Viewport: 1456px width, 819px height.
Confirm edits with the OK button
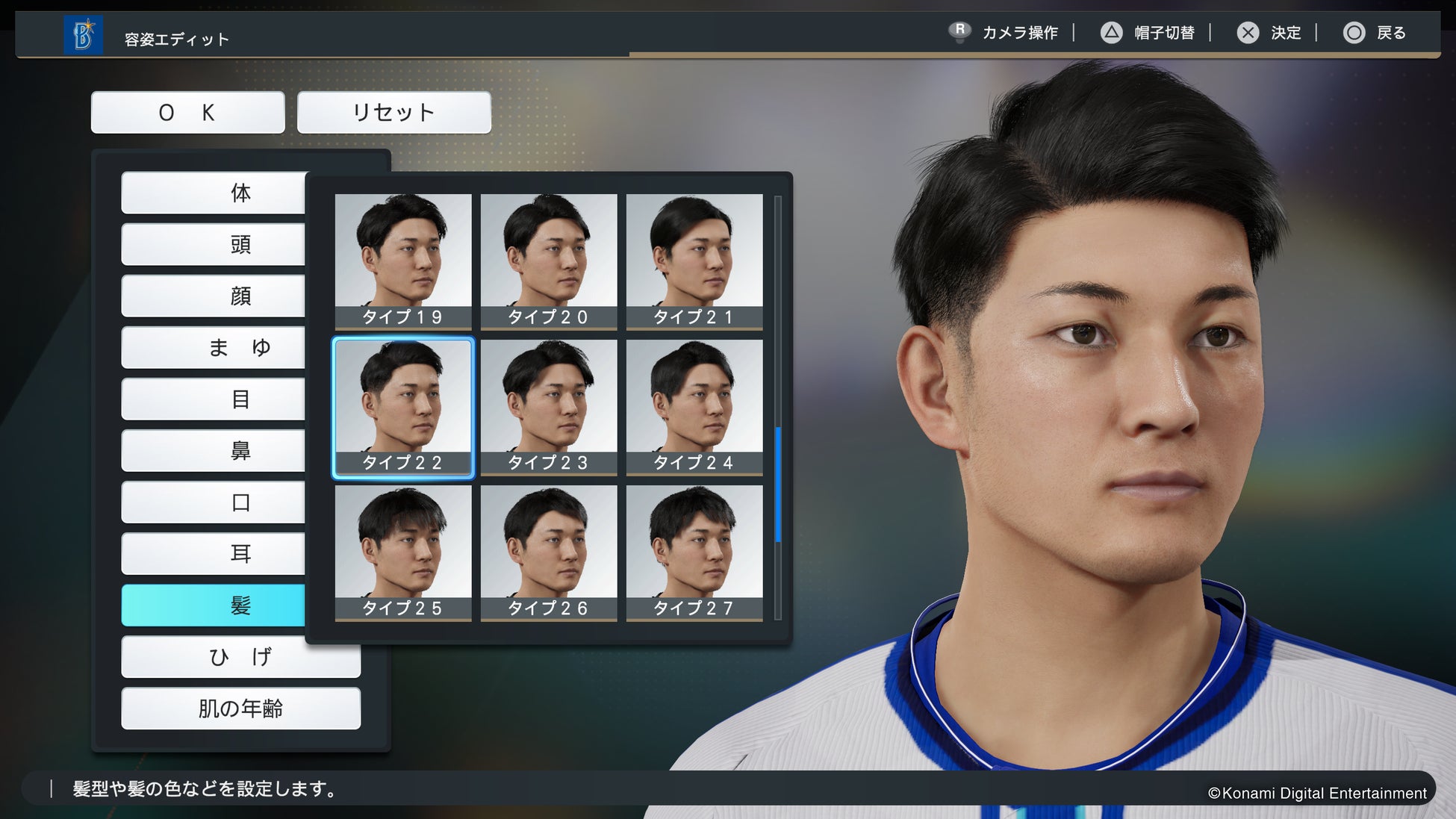coord(187,113)
